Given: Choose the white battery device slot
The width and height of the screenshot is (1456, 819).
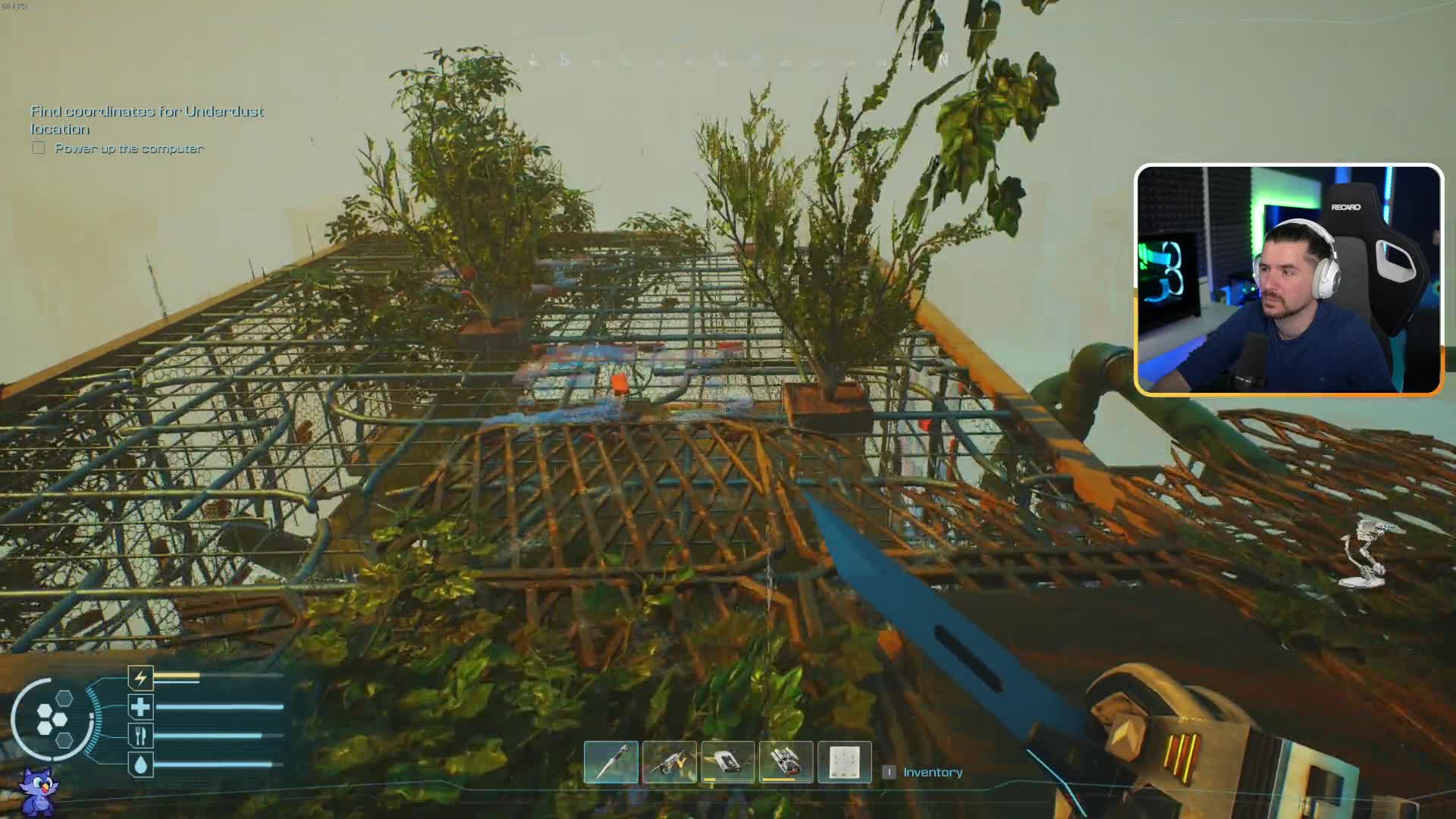Looking at the screenshot, I should 728,762.
